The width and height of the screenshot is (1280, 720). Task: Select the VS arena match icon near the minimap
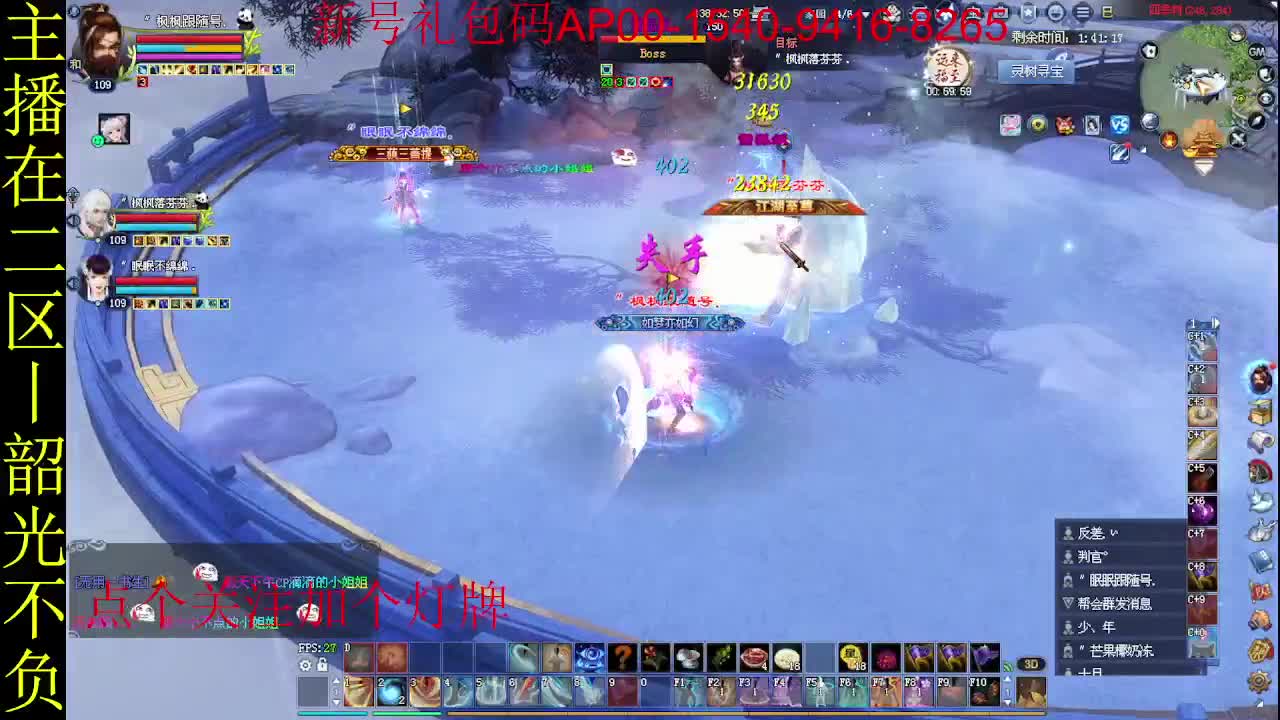(x=1119, y=124)
